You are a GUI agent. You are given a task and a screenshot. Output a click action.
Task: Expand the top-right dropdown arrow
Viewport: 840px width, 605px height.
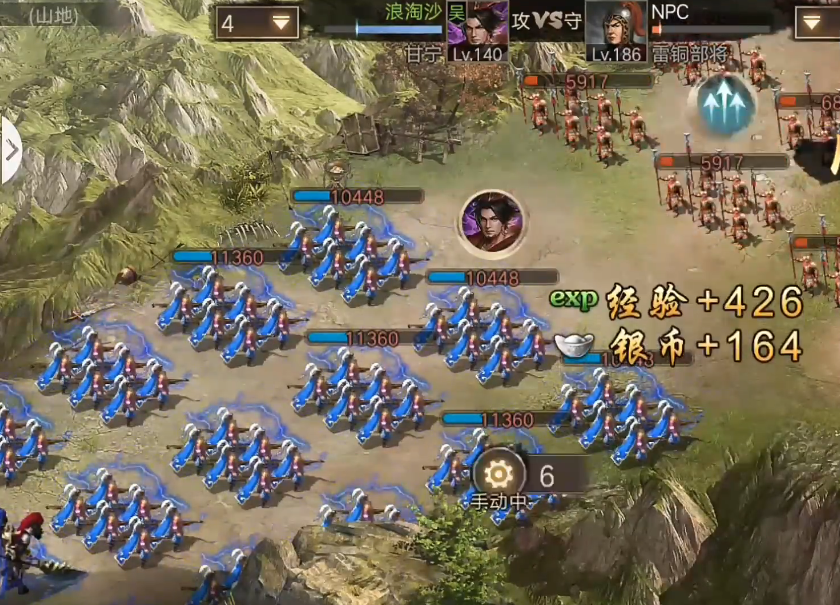click(x=816, y=22)
